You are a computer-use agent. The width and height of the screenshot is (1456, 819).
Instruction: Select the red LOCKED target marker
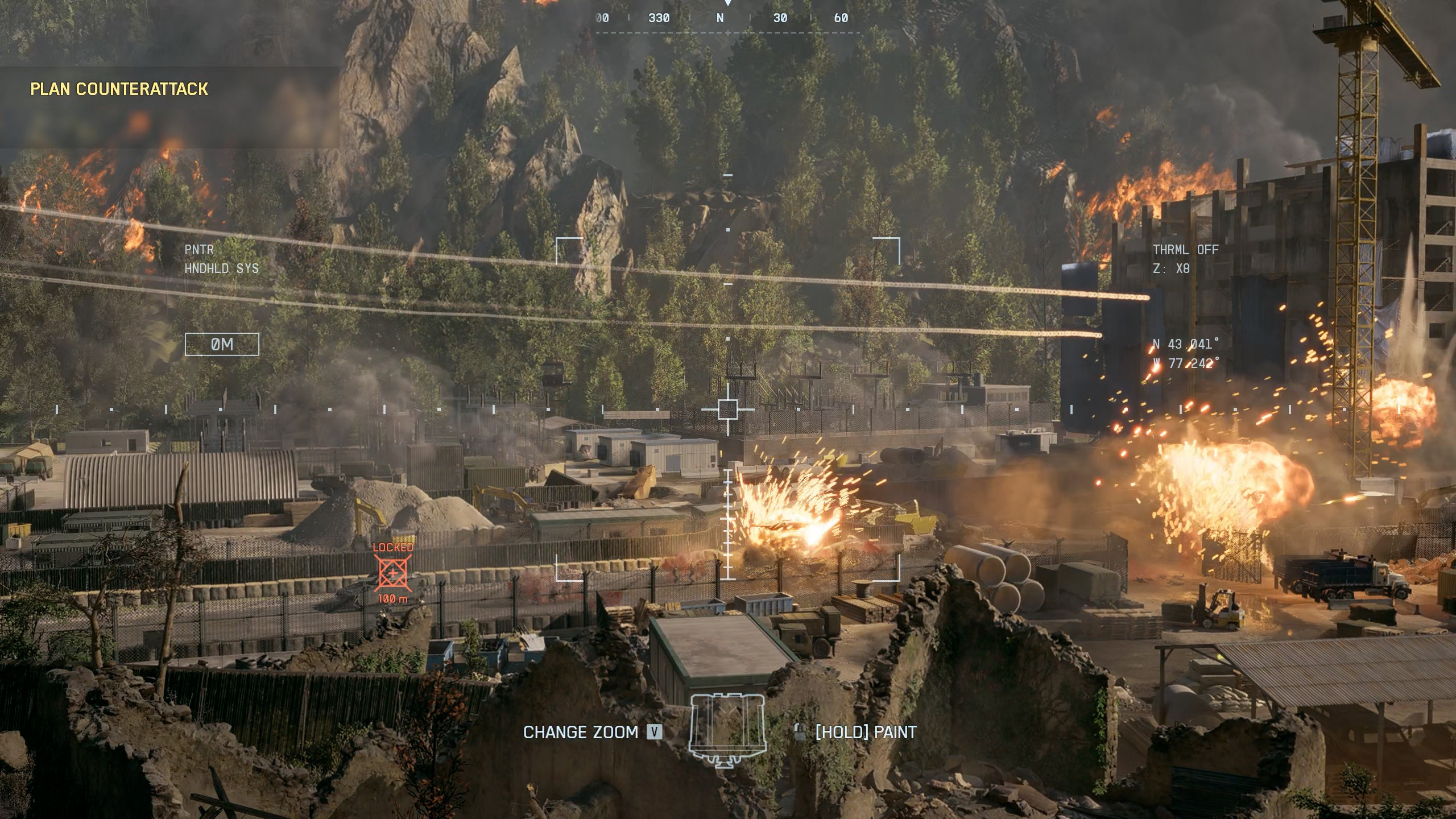point(393,573)
